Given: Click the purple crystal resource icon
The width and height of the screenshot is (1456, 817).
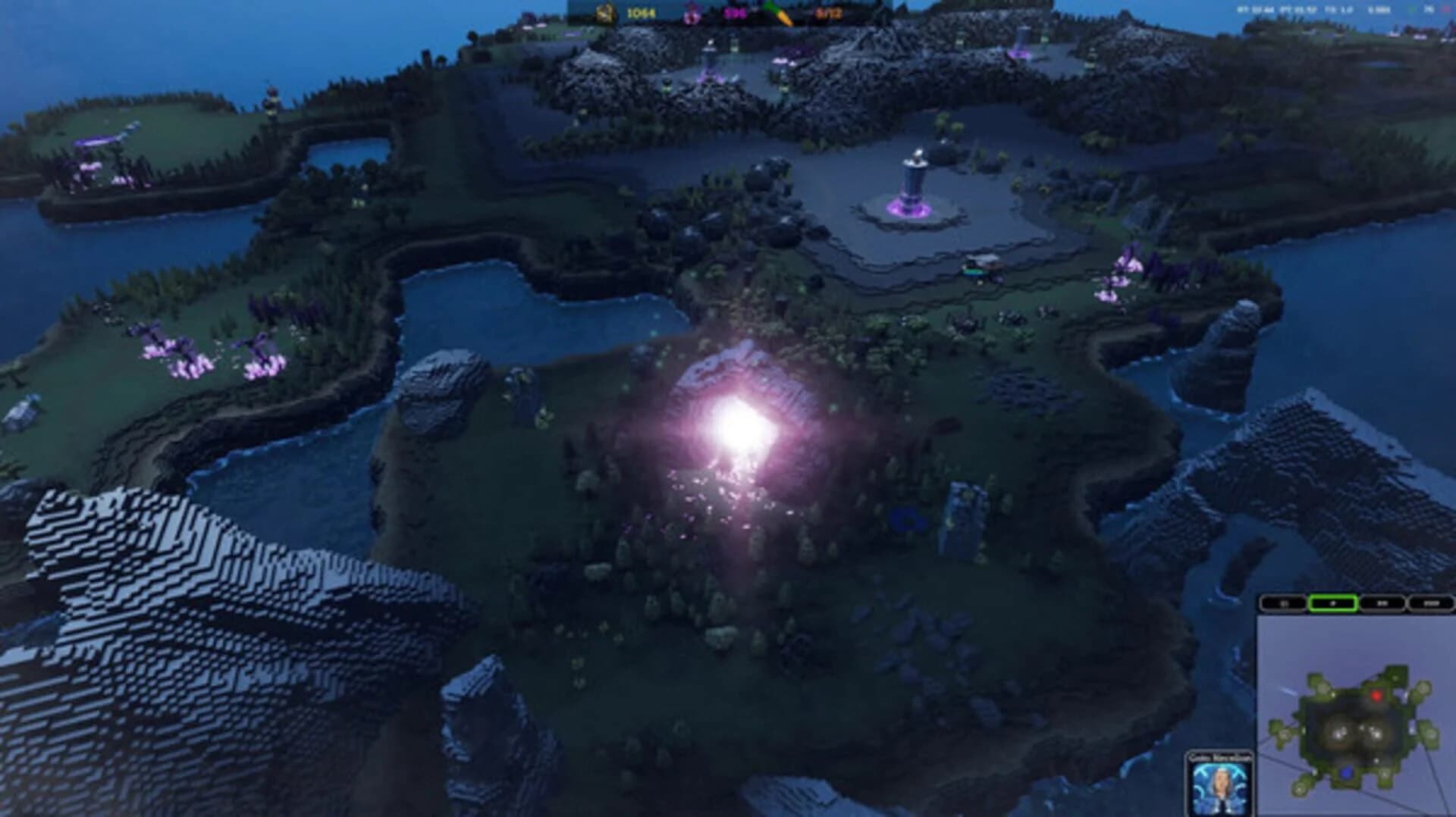Looking at the screenshot, I should click(x=691, y=14).
